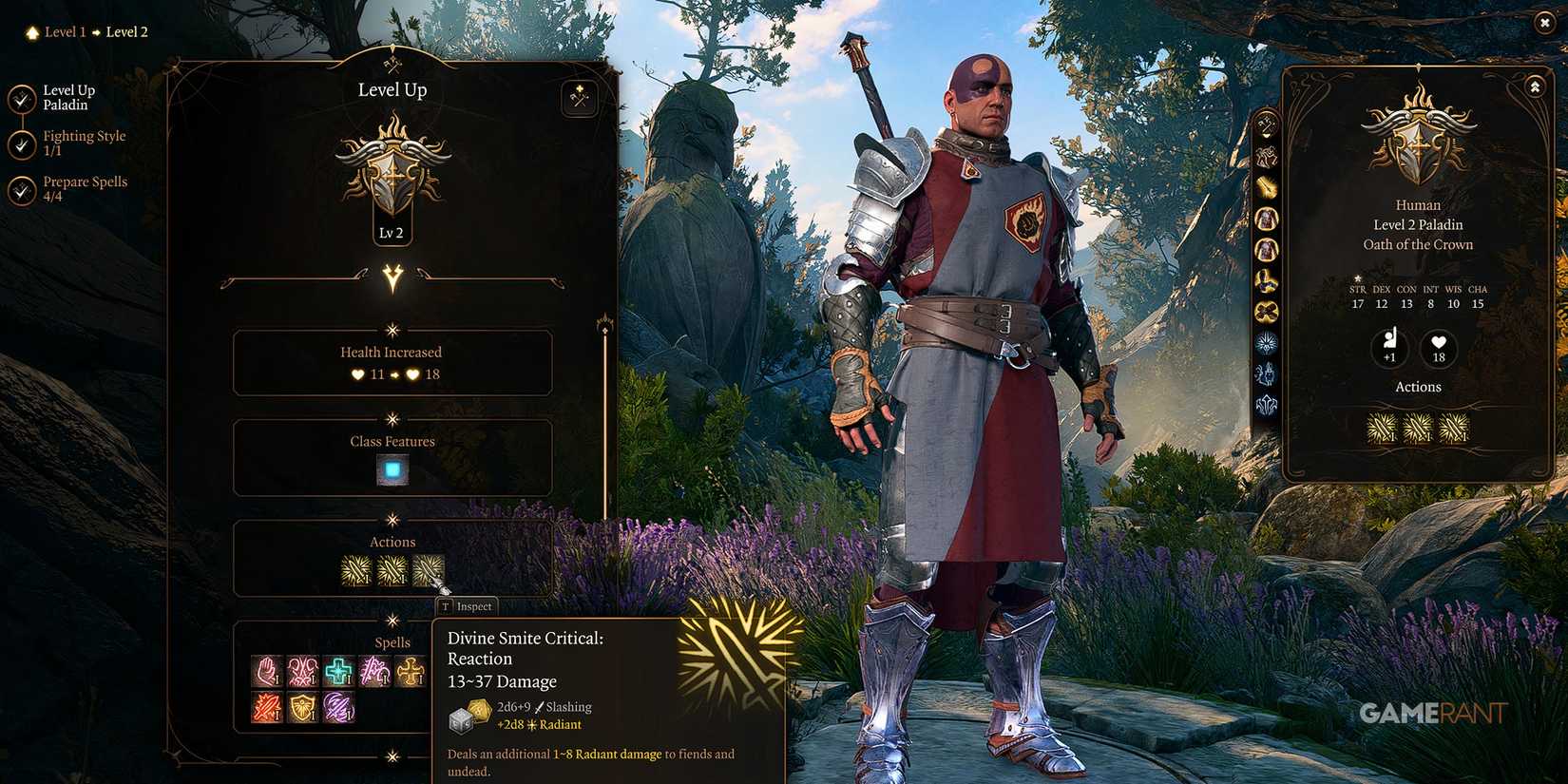Select the teal healing cross spell icon
Viewport: 1568px width, 784px height.
tap(337, 671)
